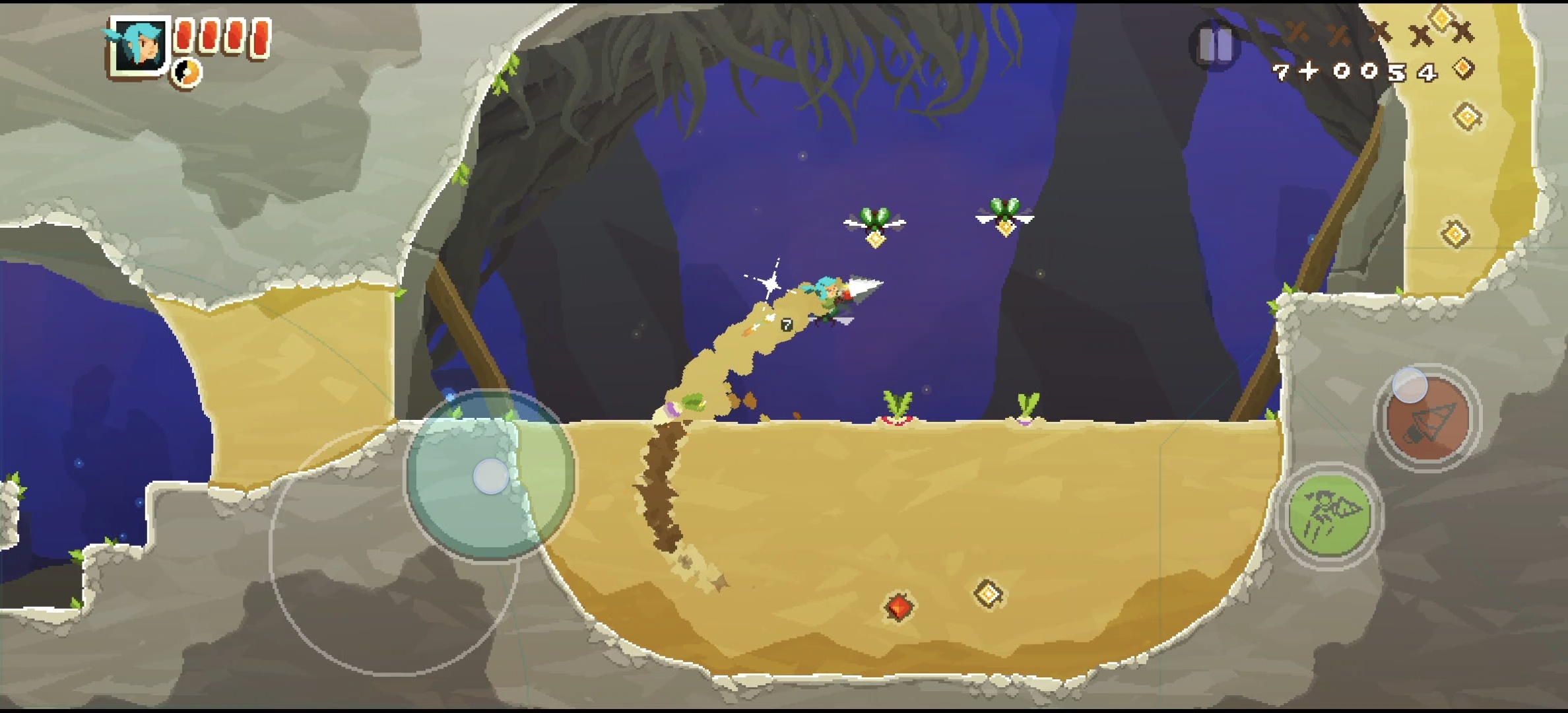Screen dimensions: 1568x713
Task: Tap the blue-haired character portrait in the HUD
Action: point(140,48)
